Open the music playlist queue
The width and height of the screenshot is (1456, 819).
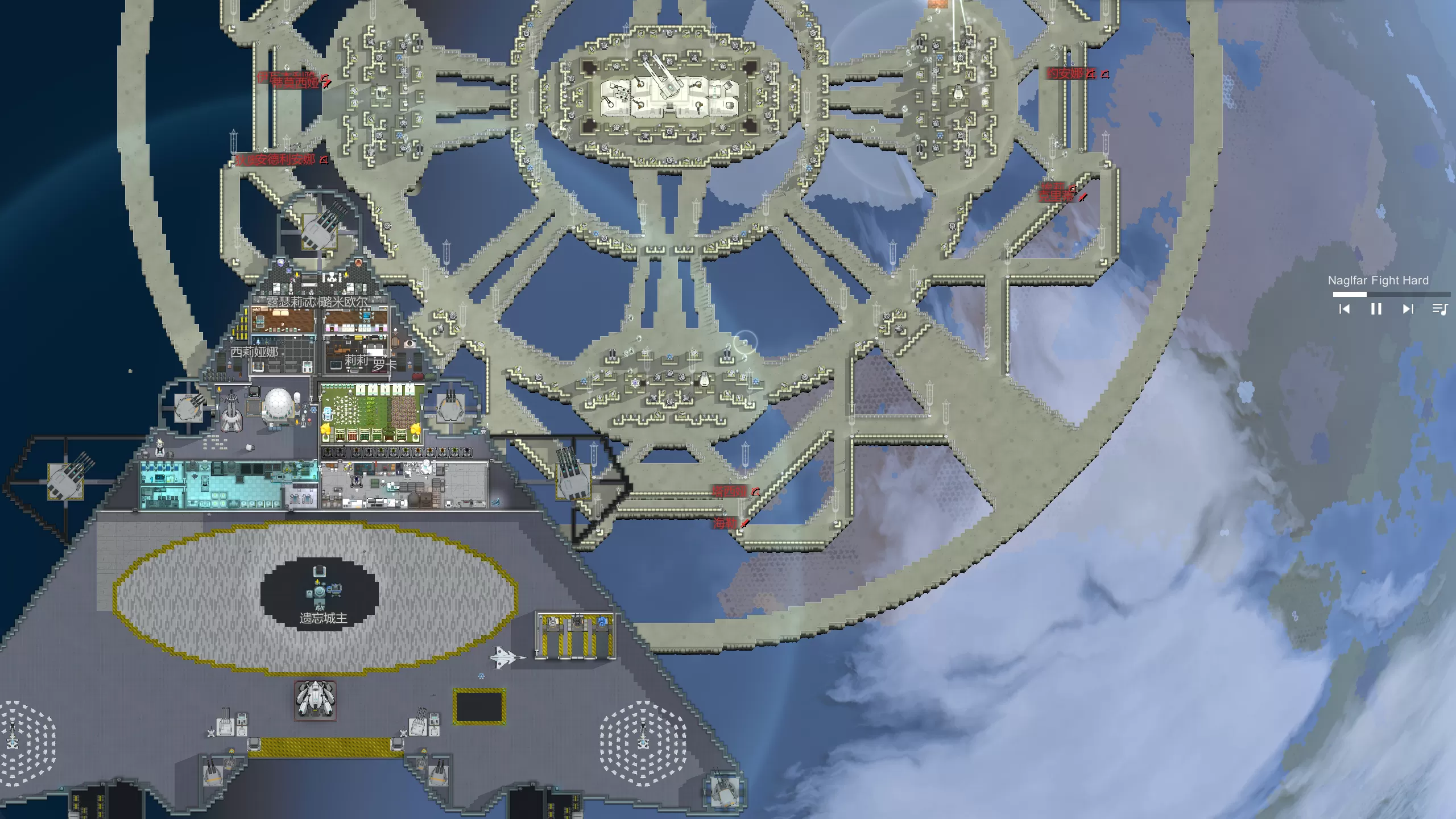click(x=1440, y=309)
